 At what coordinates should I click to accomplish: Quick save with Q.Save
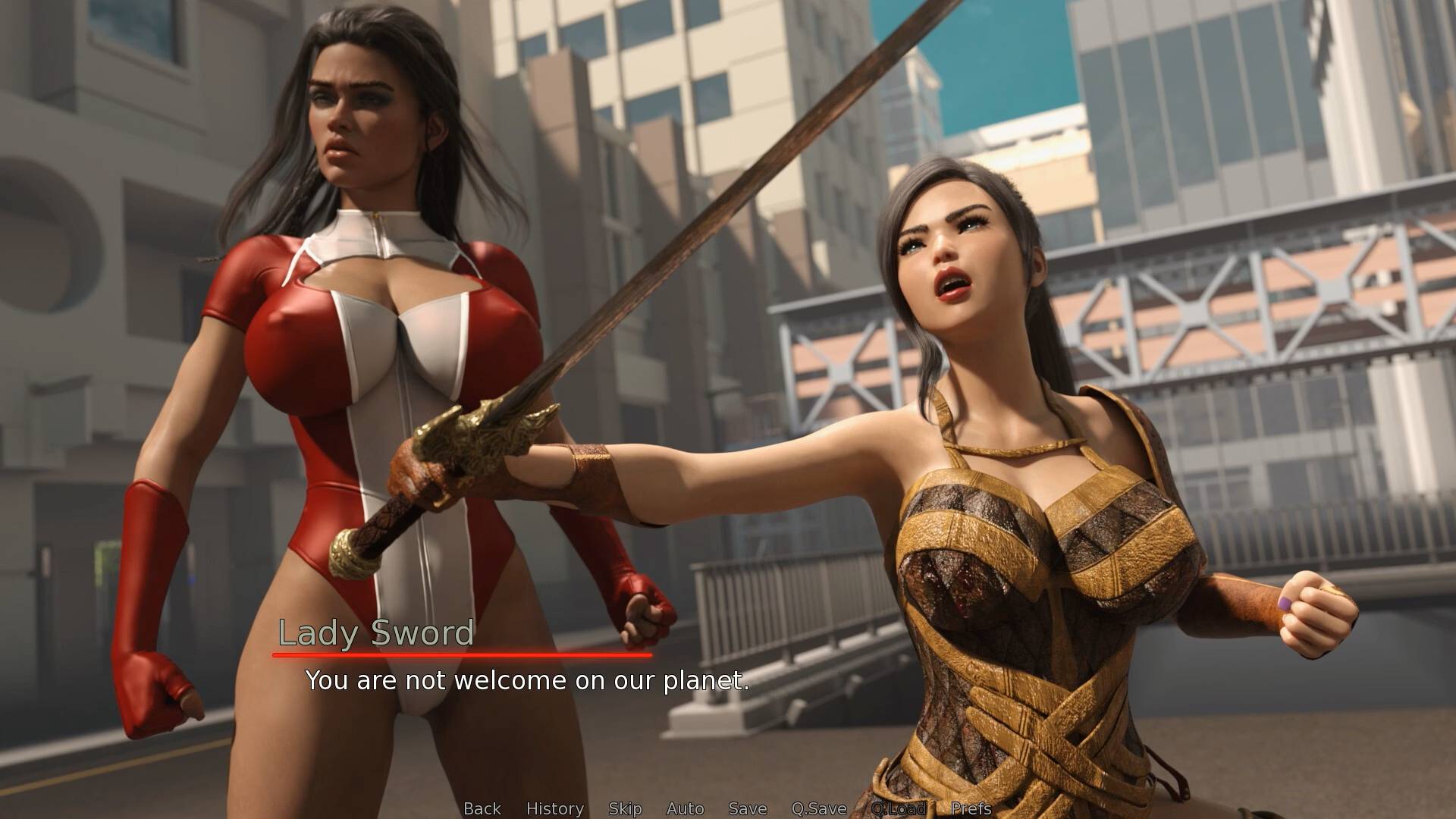(x=819, y=808)
